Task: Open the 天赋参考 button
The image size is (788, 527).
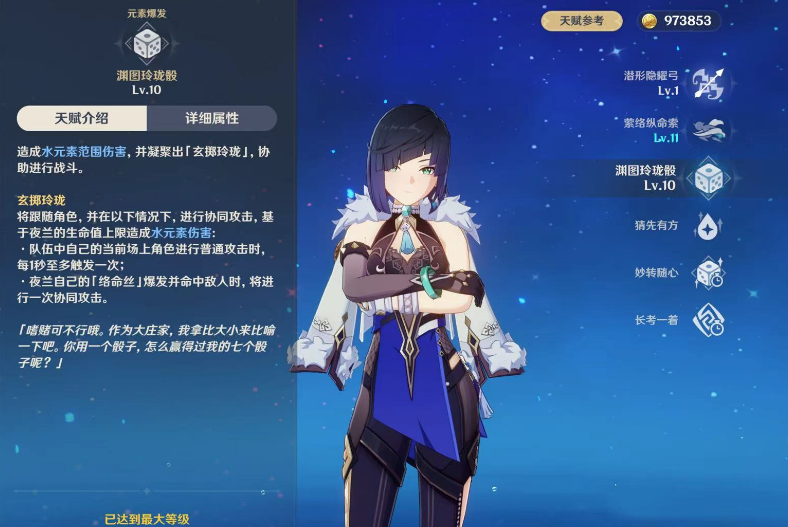Action: click(582, 21)
